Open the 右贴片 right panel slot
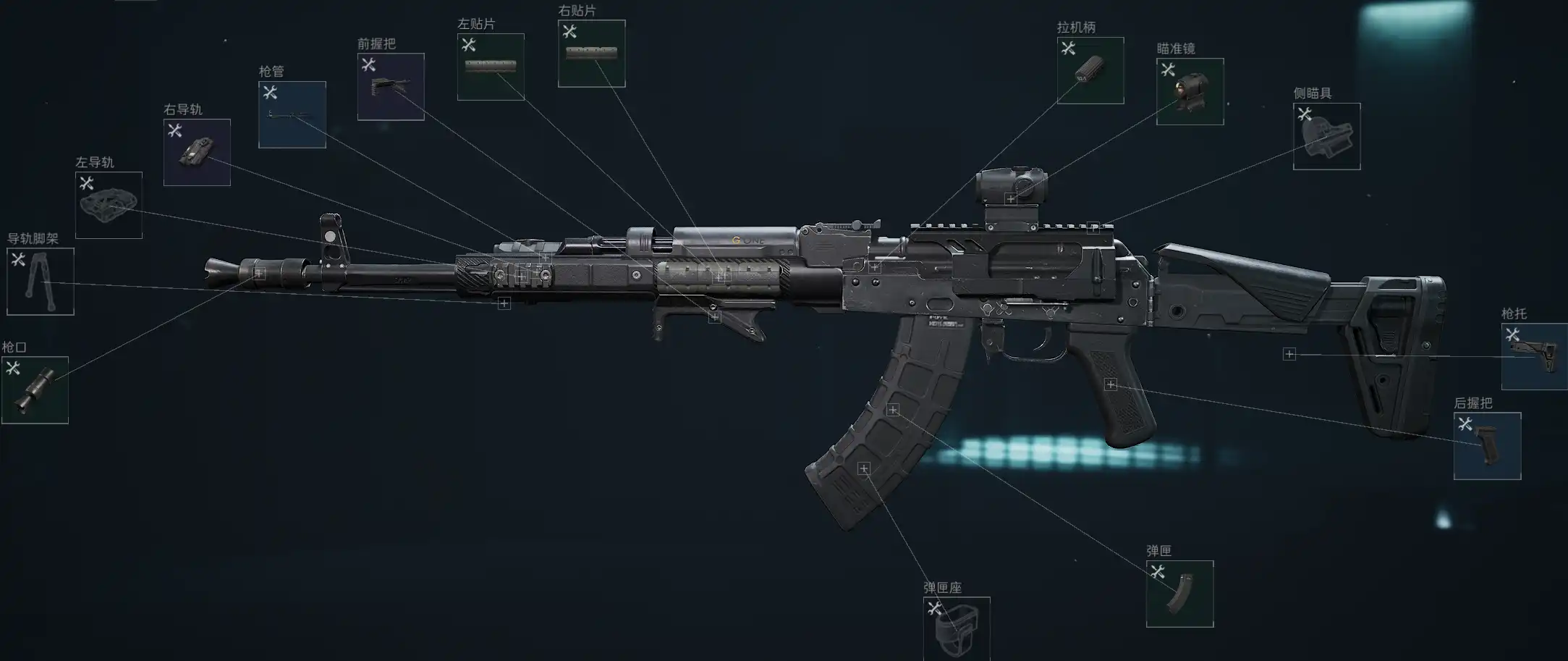 click(591, 54)
